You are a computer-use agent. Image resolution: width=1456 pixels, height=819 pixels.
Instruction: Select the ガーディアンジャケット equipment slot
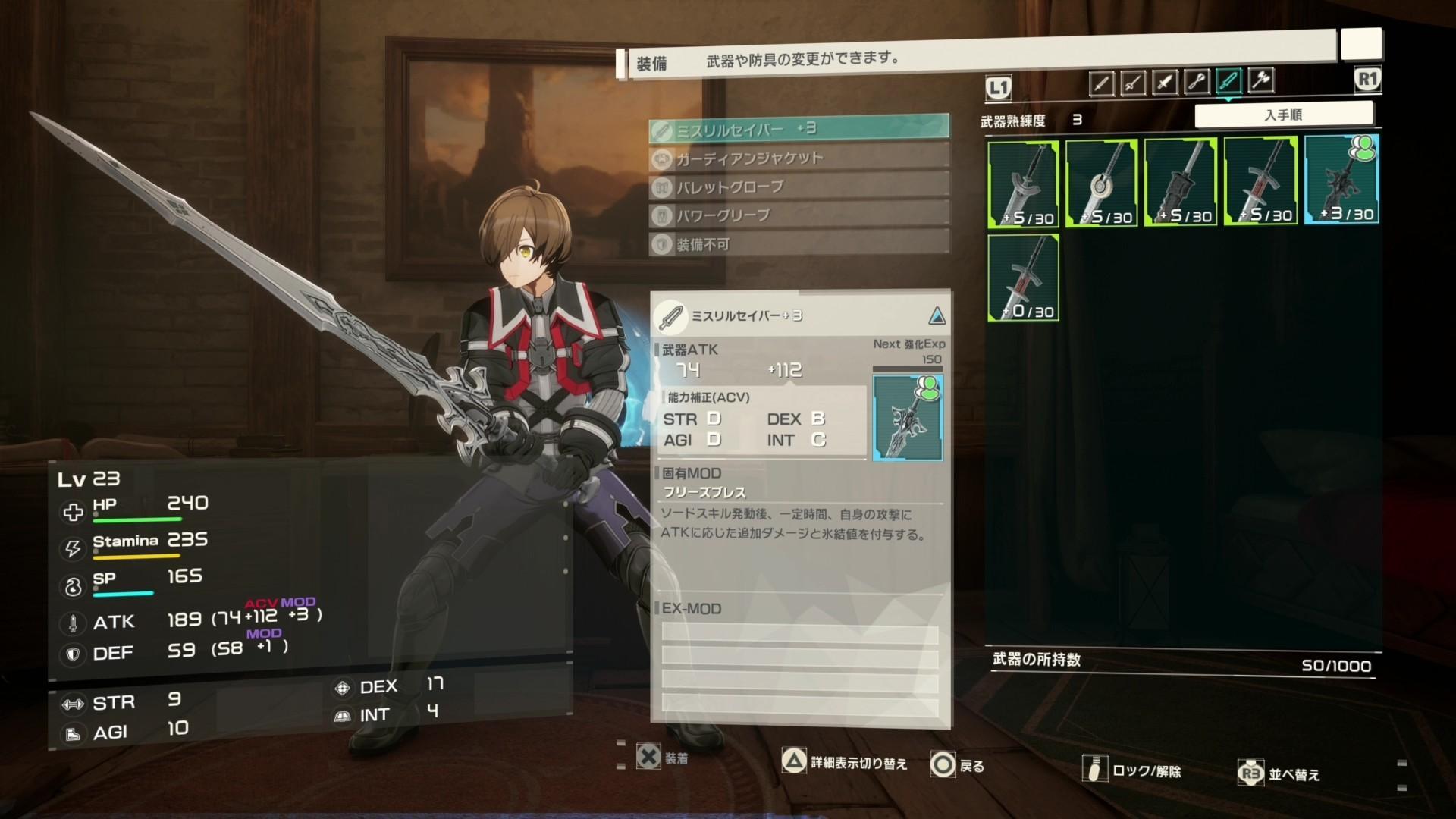pos(796,157)
